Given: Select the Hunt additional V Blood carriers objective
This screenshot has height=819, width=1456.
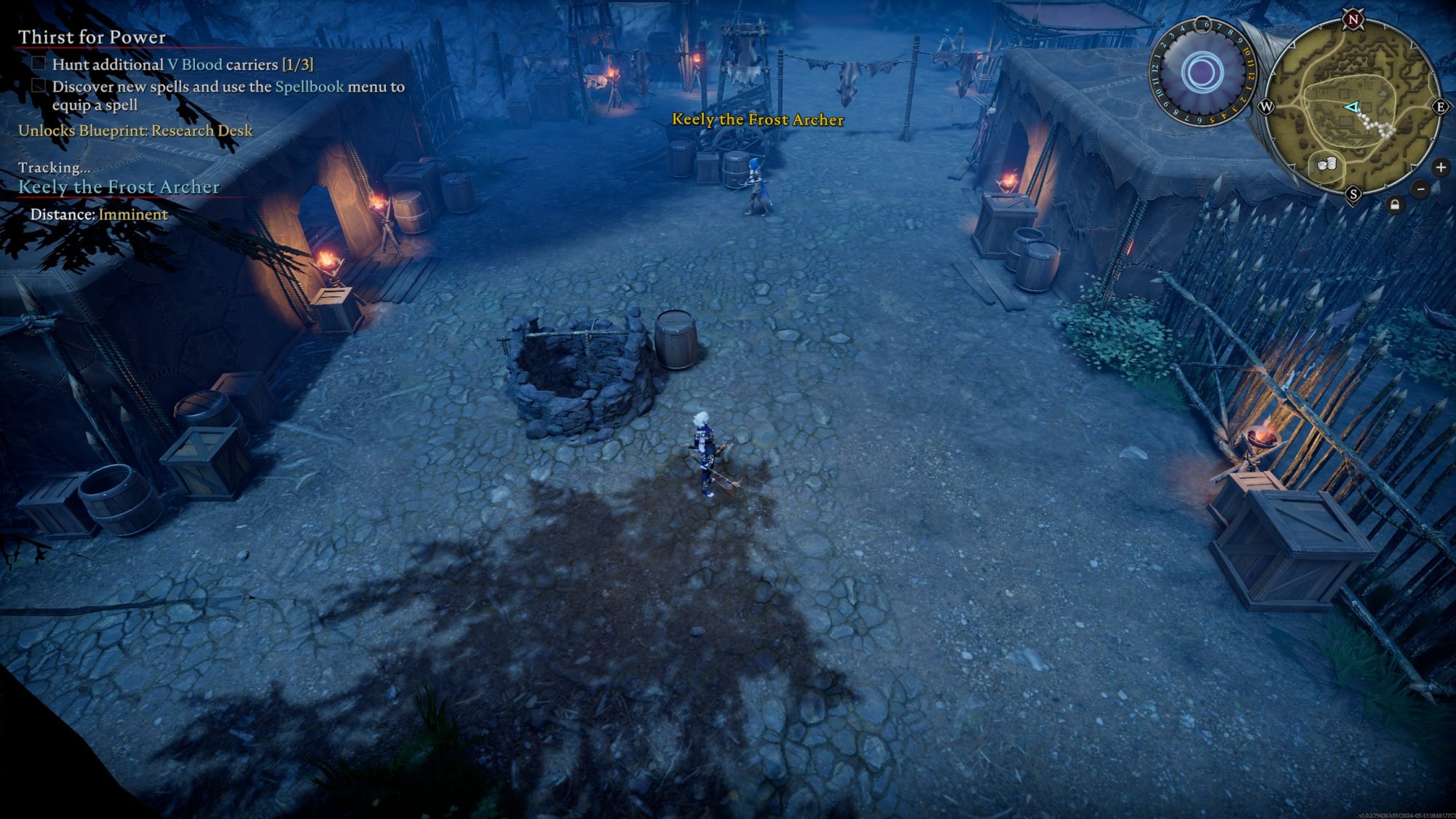Looking at the screenshot, I should point(182,65).
